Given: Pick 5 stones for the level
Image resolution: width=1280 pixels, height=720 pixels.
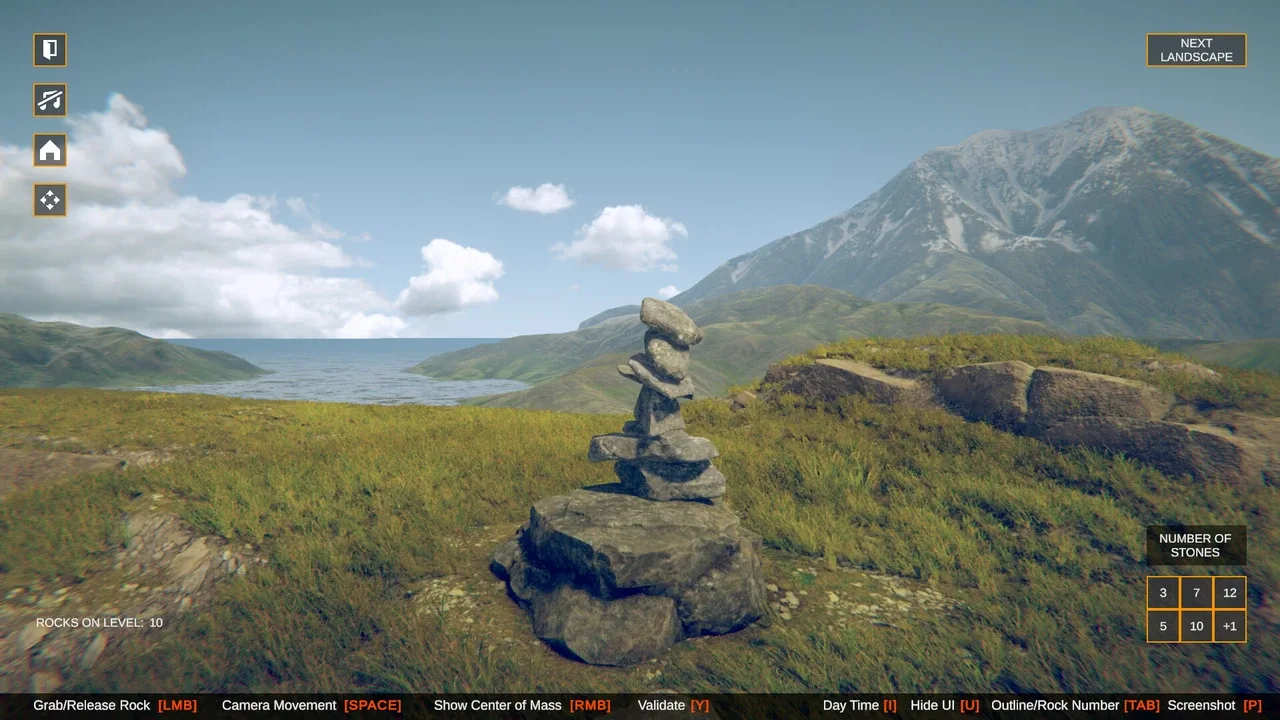Looking at the screenshot, I should click(x=1163, y=626).
